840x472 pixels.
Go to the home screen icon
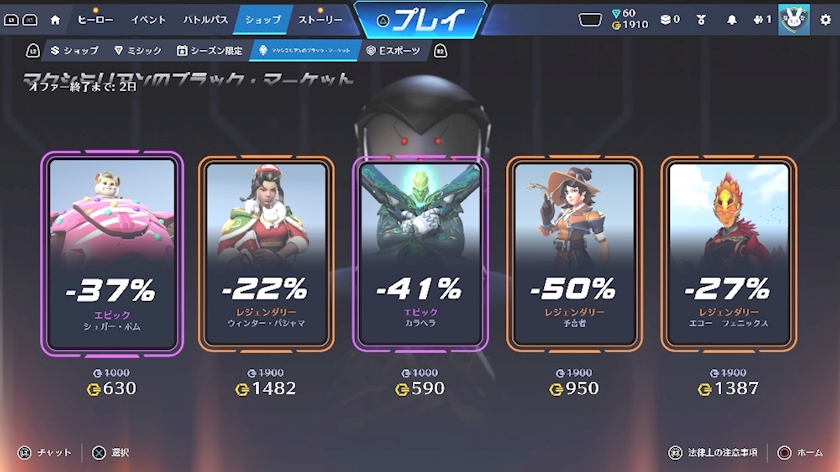pos(55,19)
